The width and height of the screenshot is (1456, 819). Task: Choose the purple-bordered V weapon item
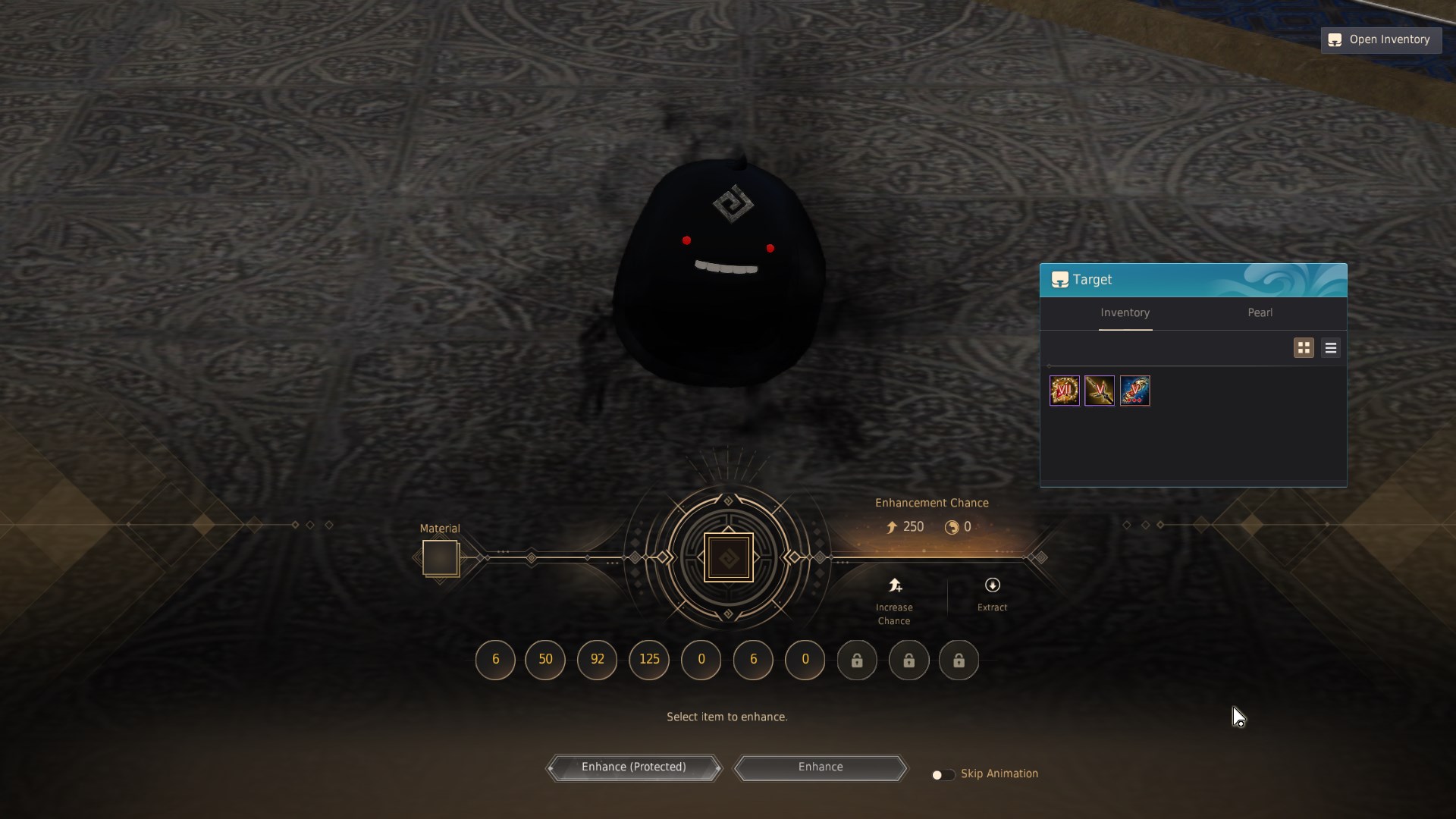[x=1099, y=391]
